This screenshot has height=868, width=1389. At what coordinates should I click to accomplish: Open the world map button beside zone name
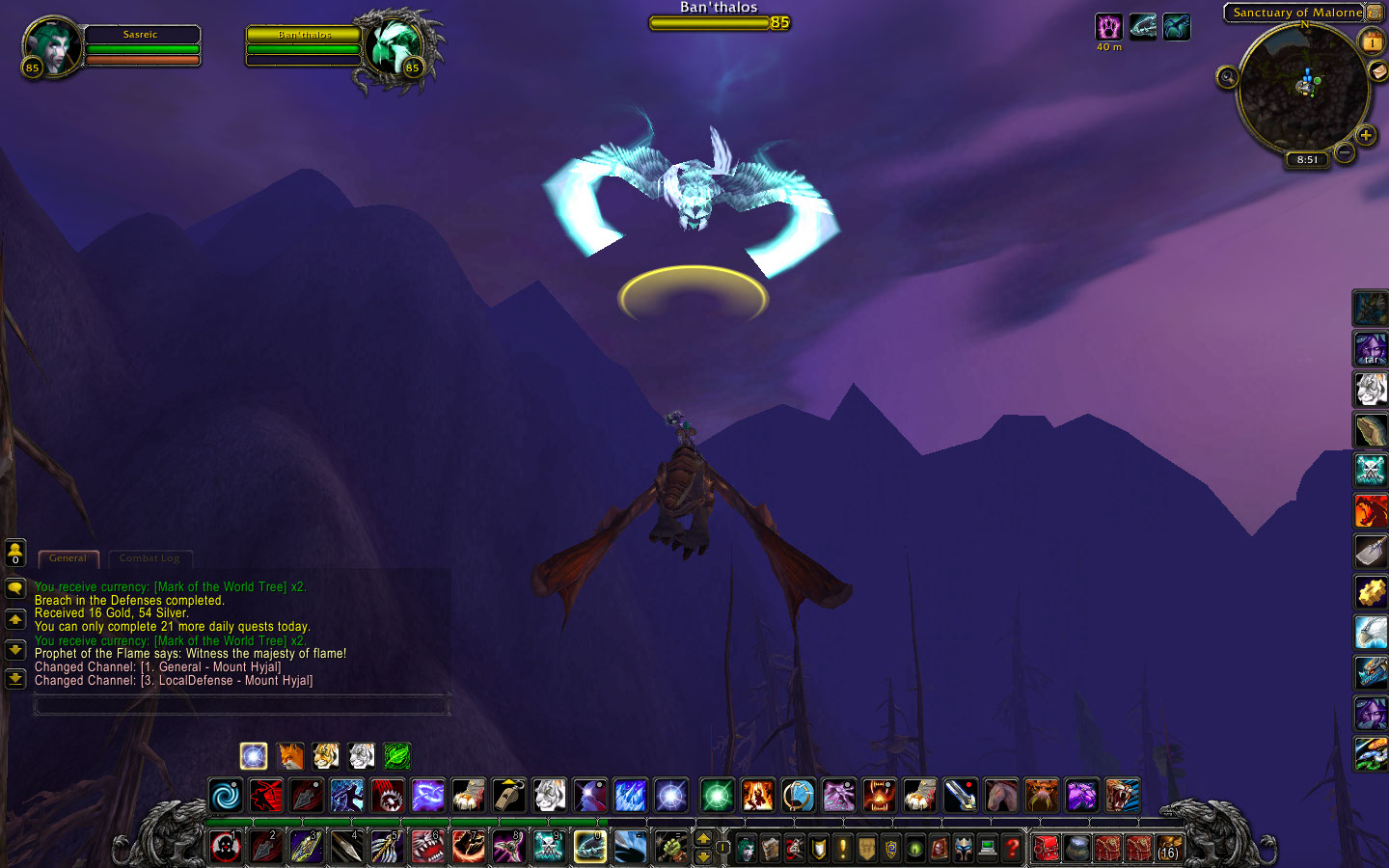(1374, 13)
